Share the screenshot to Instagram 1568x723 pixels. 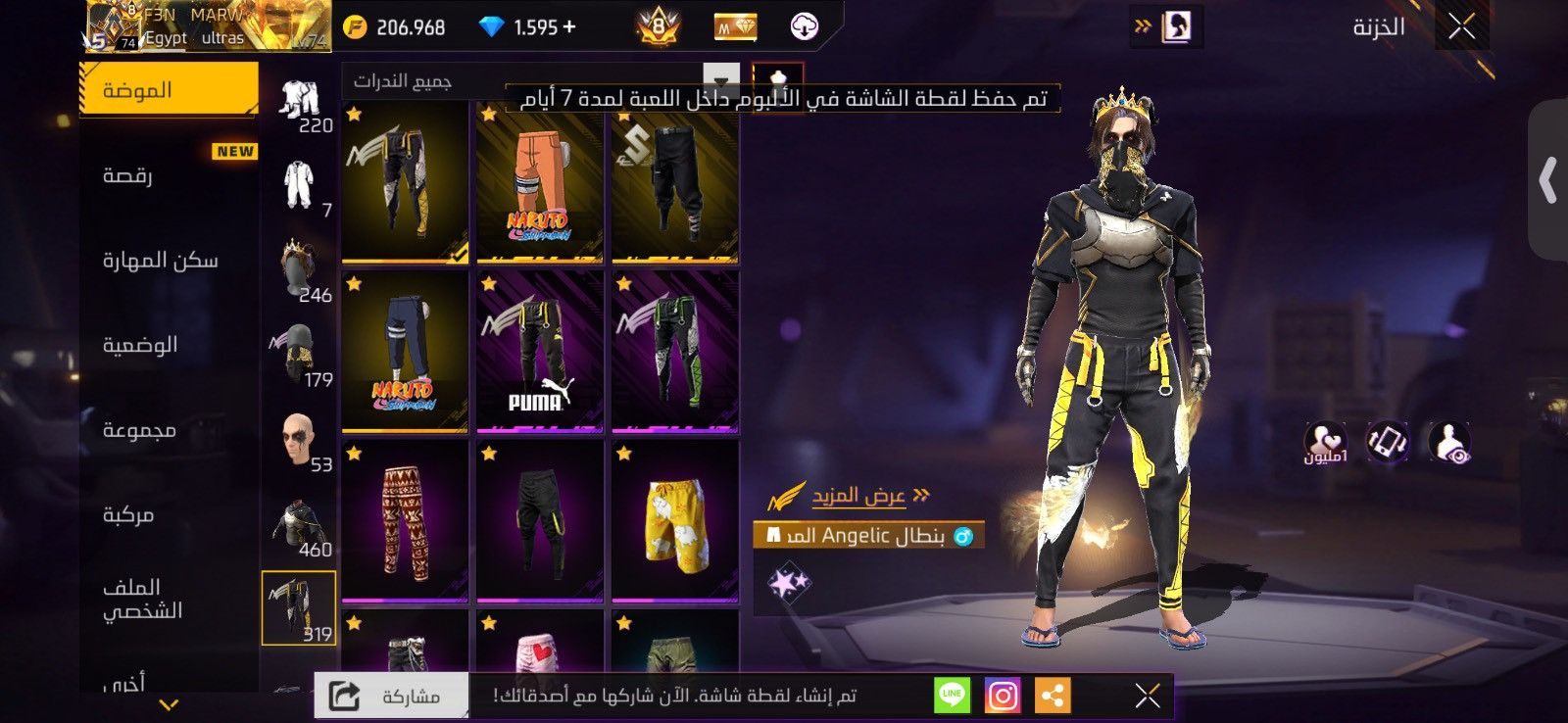point(1002,695)
